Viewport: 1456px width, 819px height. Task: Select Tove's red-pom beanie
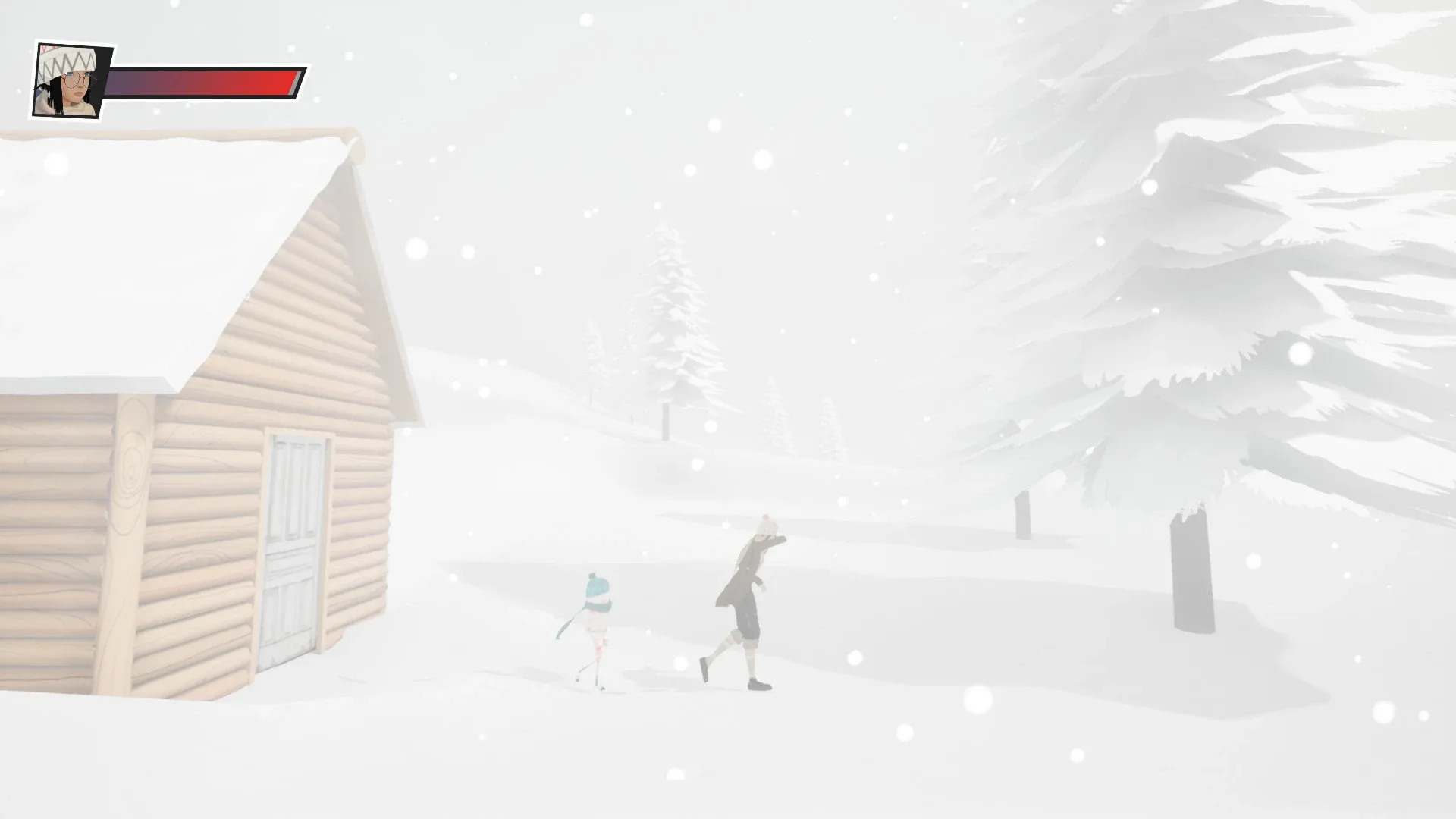coord(766,523)
